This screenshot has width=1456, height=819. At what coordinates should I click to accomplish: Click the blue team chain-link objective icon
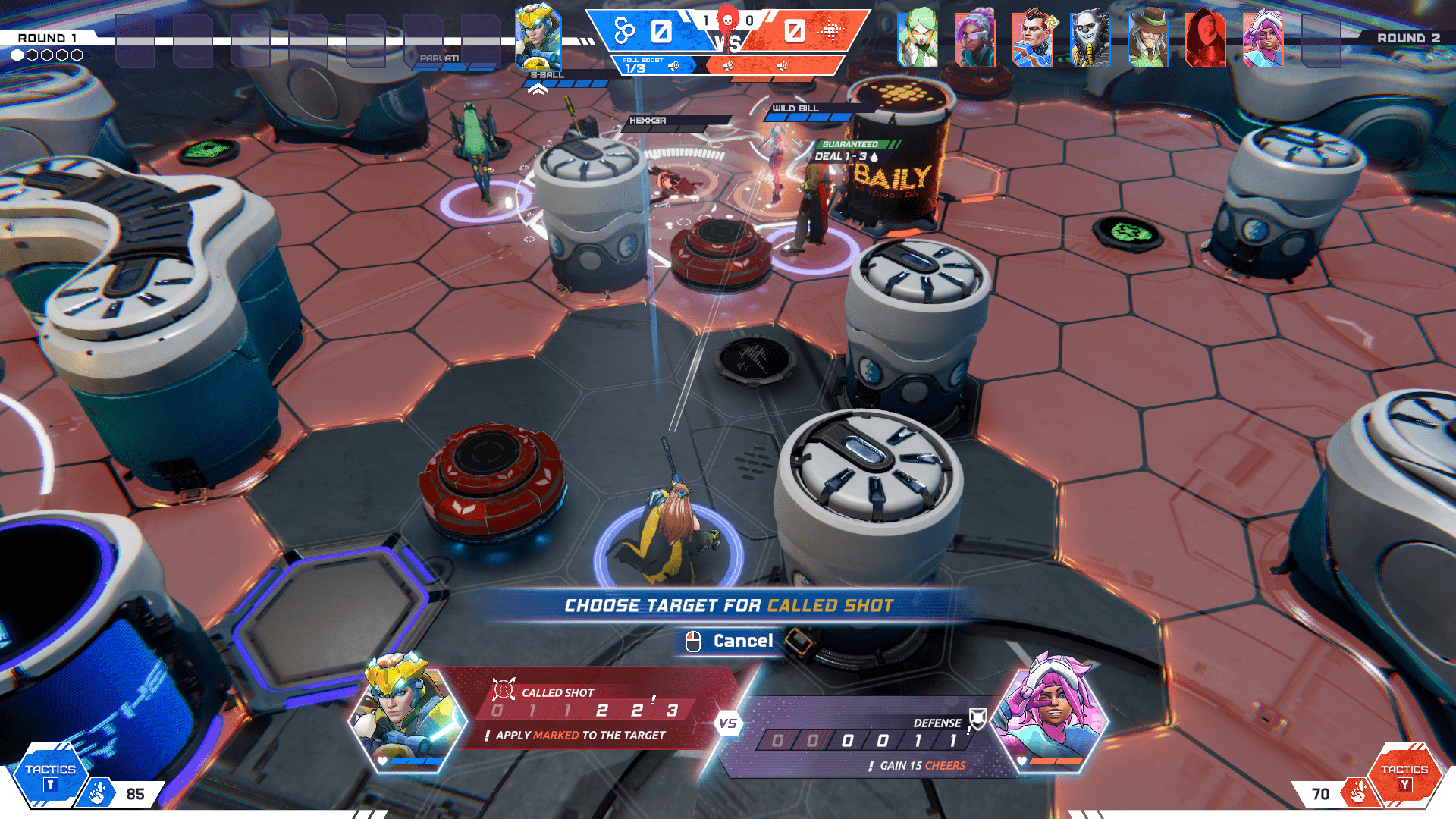[x=624, y=31]
